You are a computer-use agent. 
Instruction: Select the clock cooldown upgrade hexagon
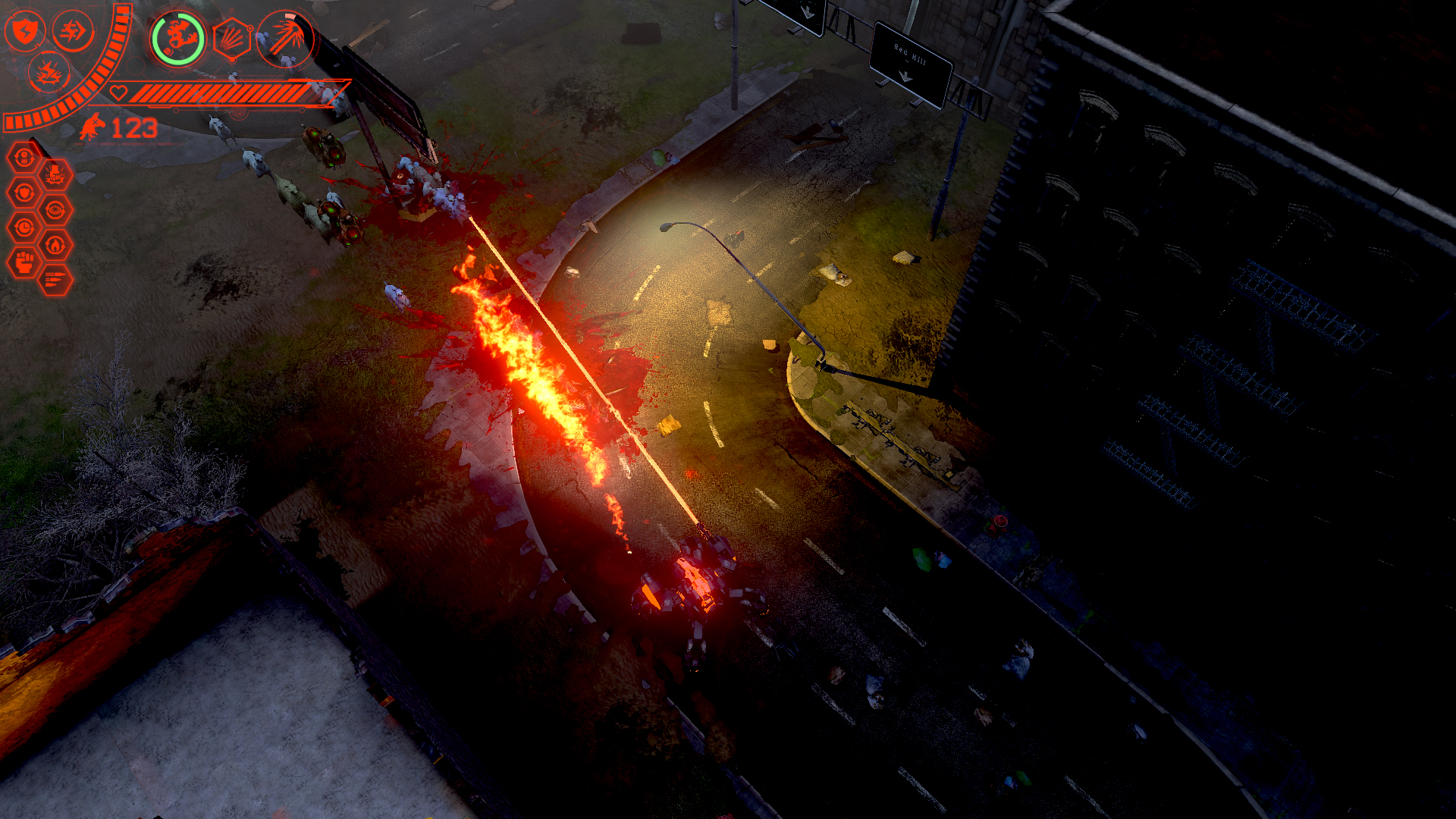pos(24,227)
